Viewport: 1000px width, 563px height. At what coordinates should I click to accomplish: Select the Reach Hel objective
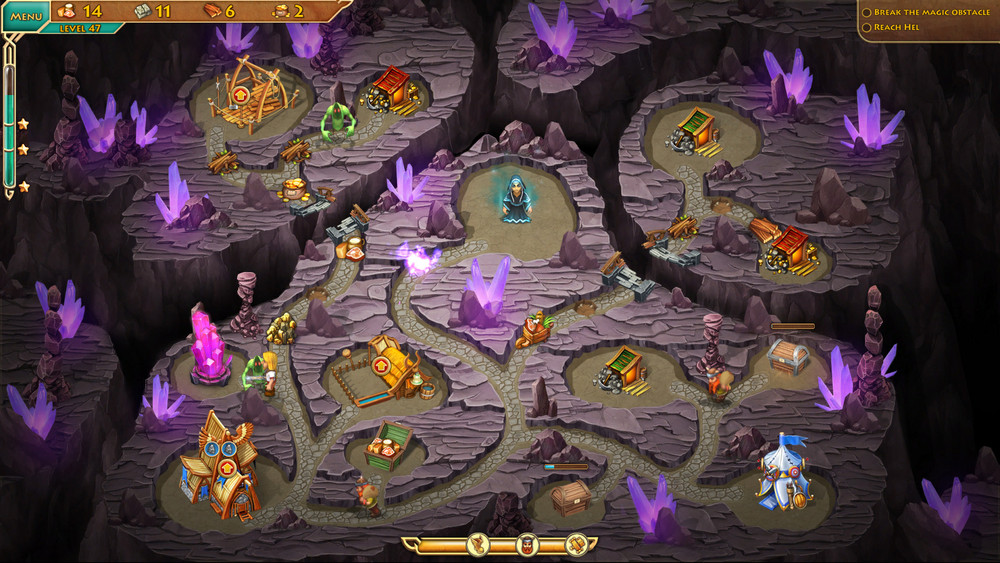click(895, 27)
